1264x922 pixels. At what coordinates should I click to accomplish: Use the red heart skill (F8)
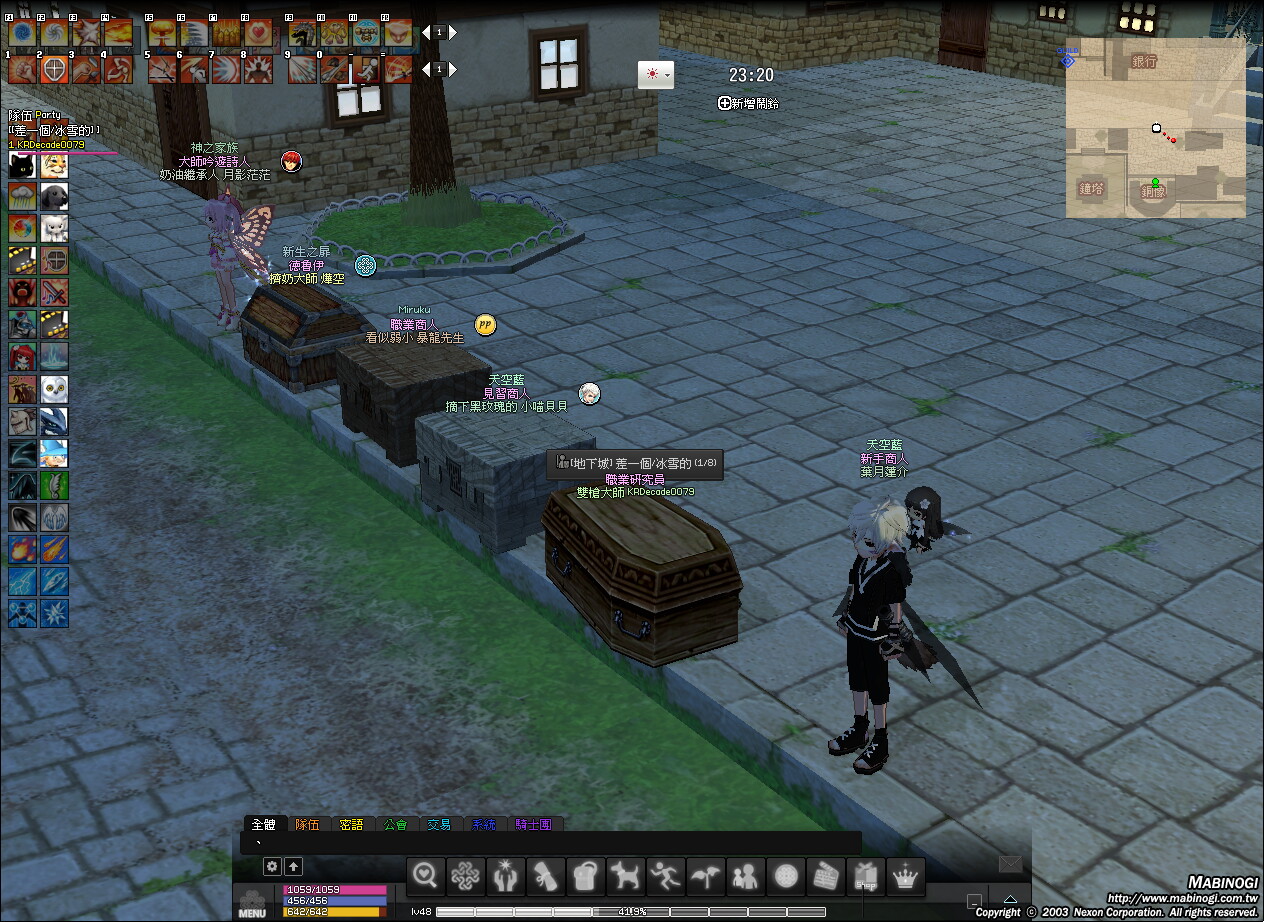[x=258, y=33]
